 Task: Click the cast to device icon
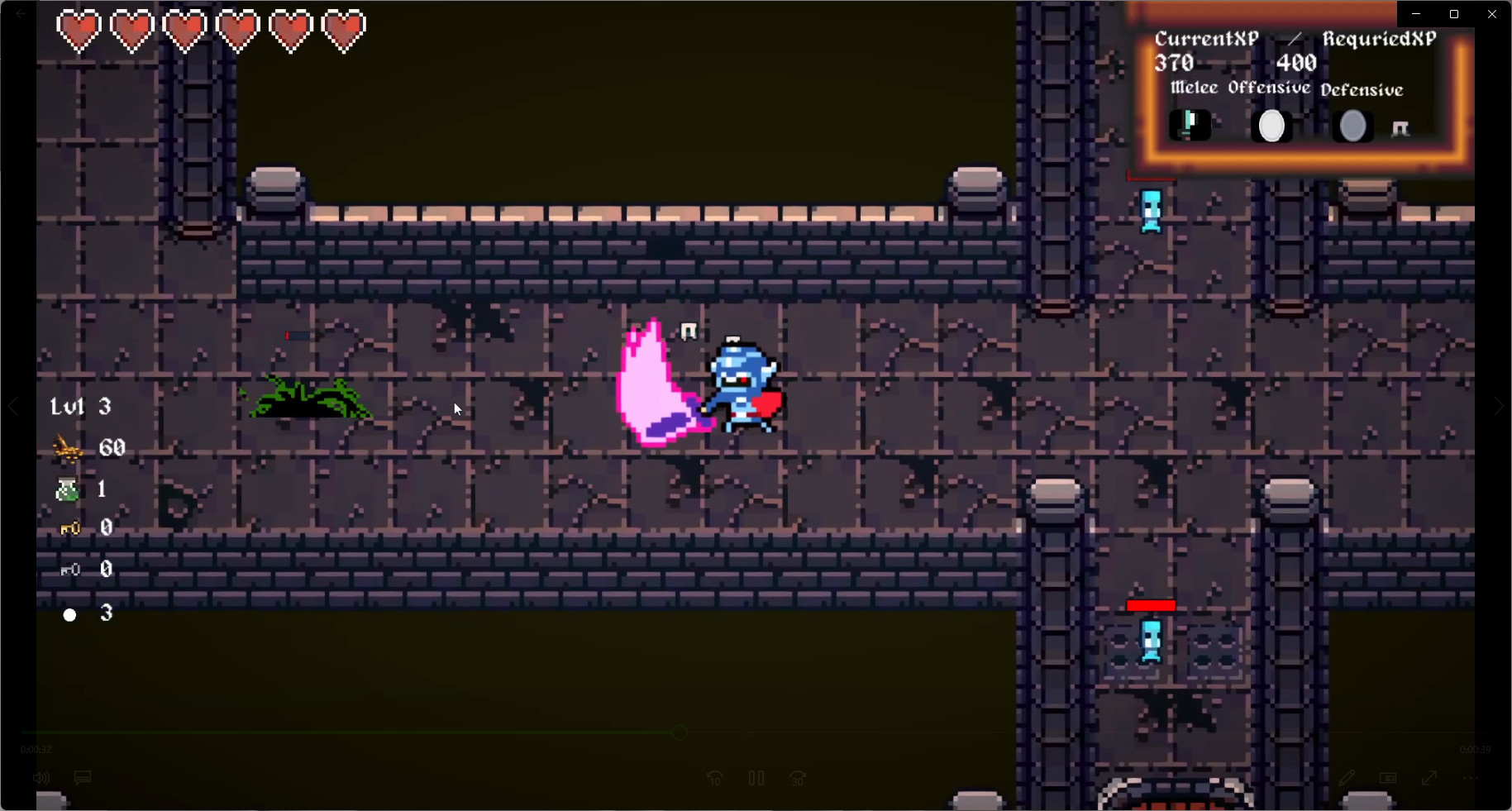click(x=1388, y=778)
